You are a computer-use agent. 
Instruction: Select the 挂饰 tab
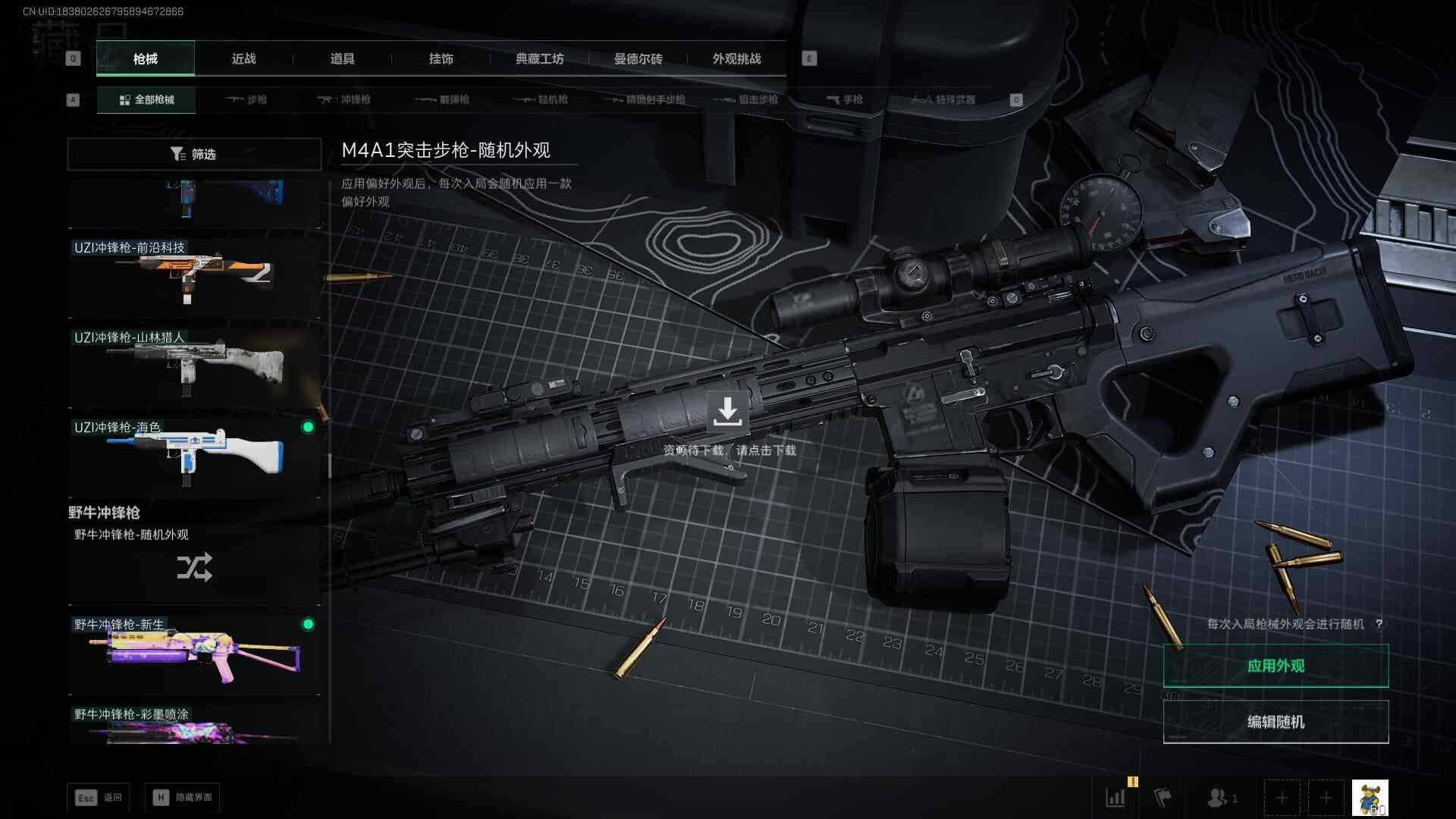pyautogui.click(x=441, y=58)
